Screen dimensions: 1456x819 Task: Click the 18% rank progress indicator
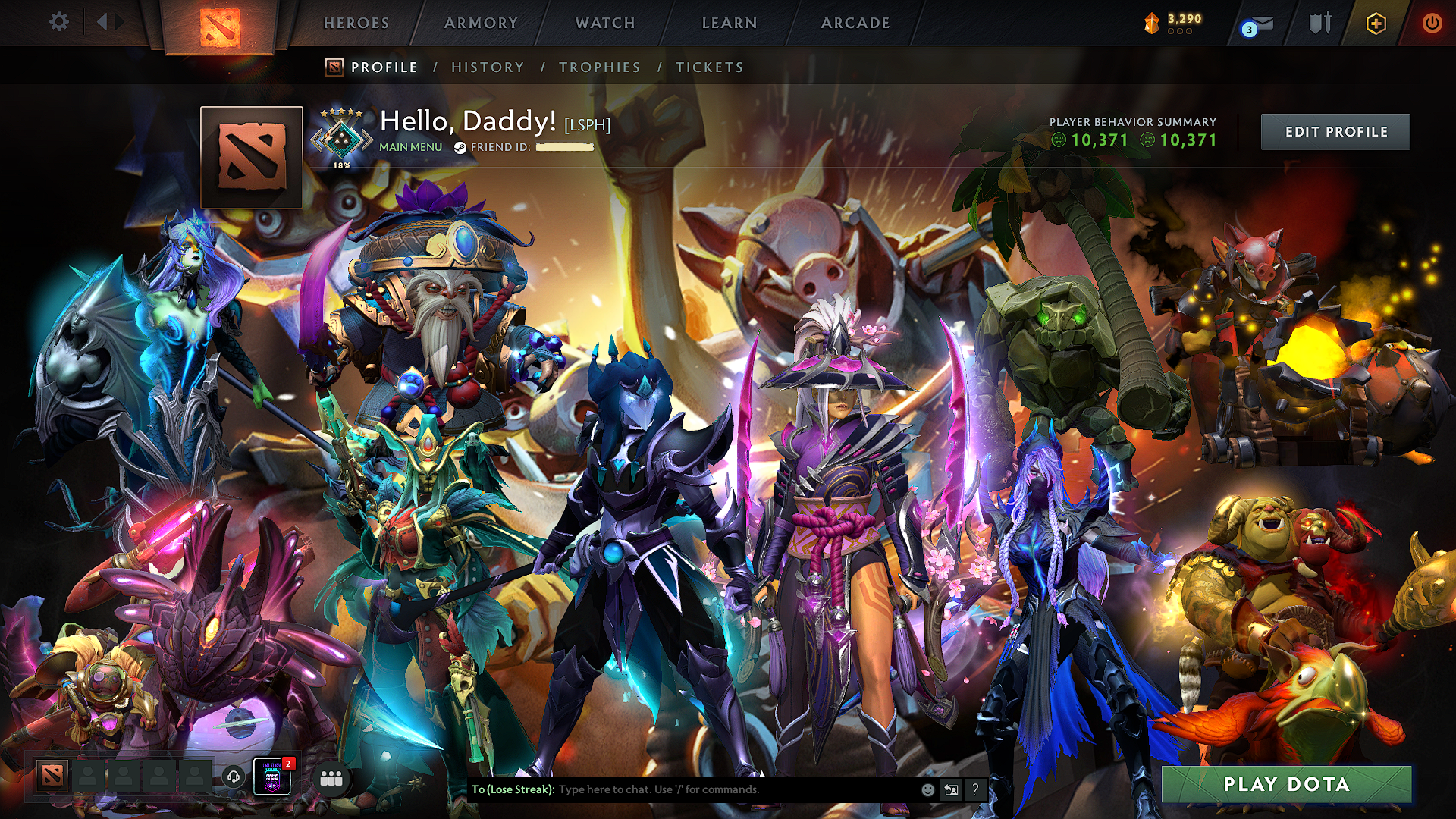[341, 163]
